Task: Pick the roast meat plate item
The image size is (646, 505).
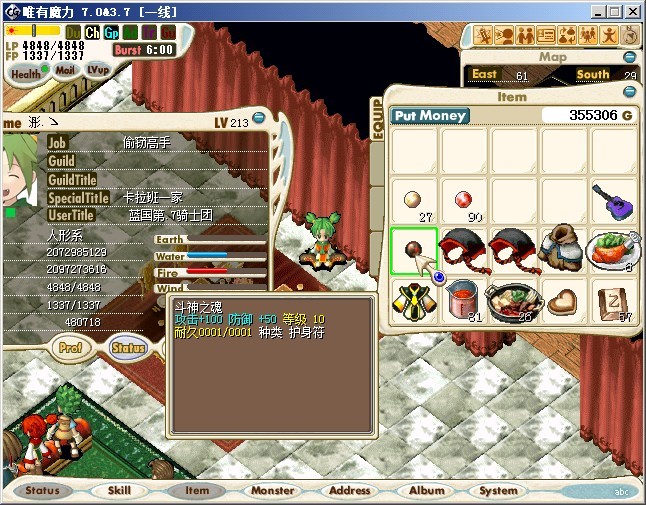Action: pyautogui.click(x=614, y=251)
